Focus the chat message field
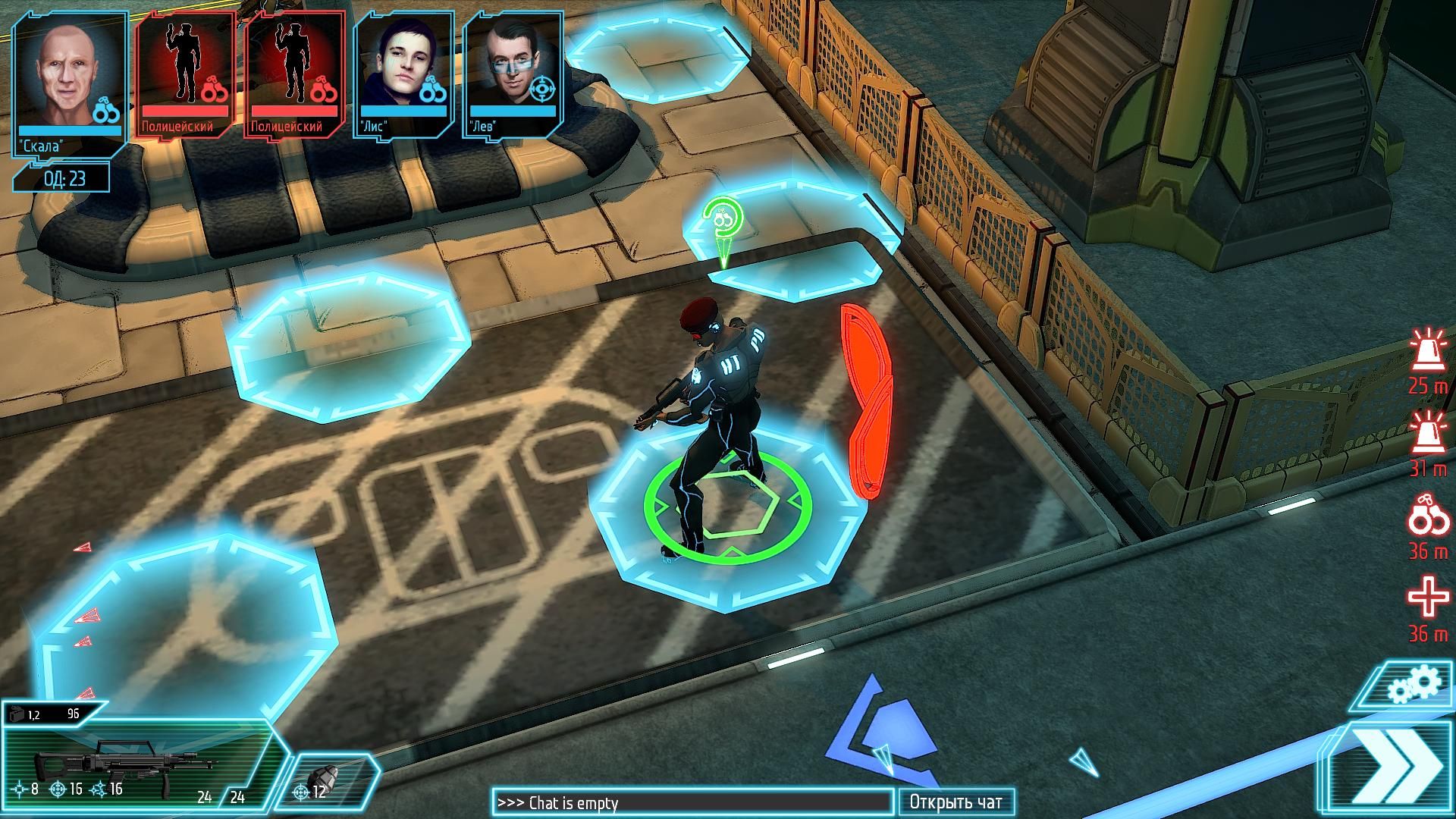 (692, 802)
